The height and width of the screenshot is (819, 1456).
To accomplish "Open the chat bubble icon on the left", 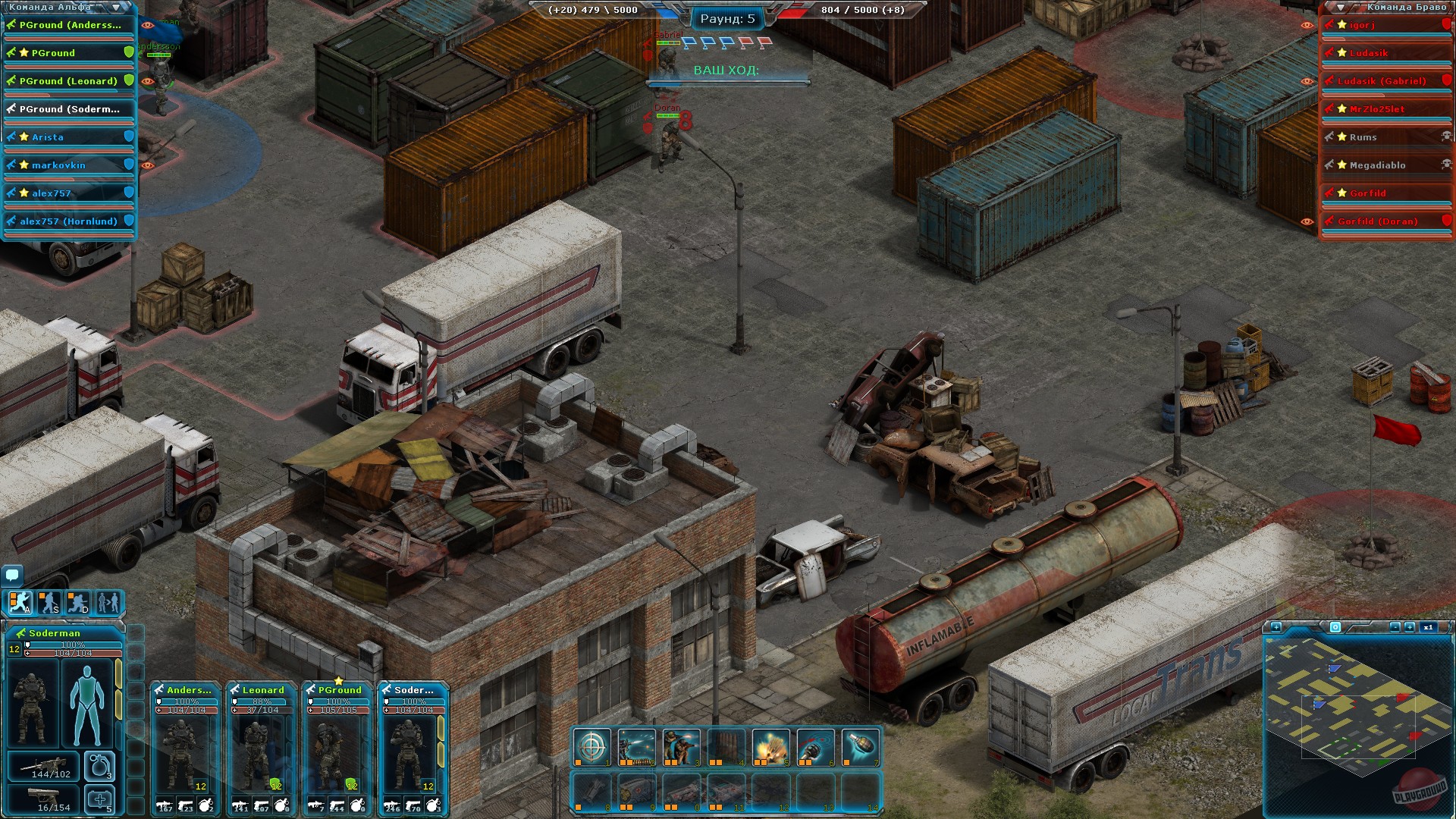I will [x=12, y=574].
